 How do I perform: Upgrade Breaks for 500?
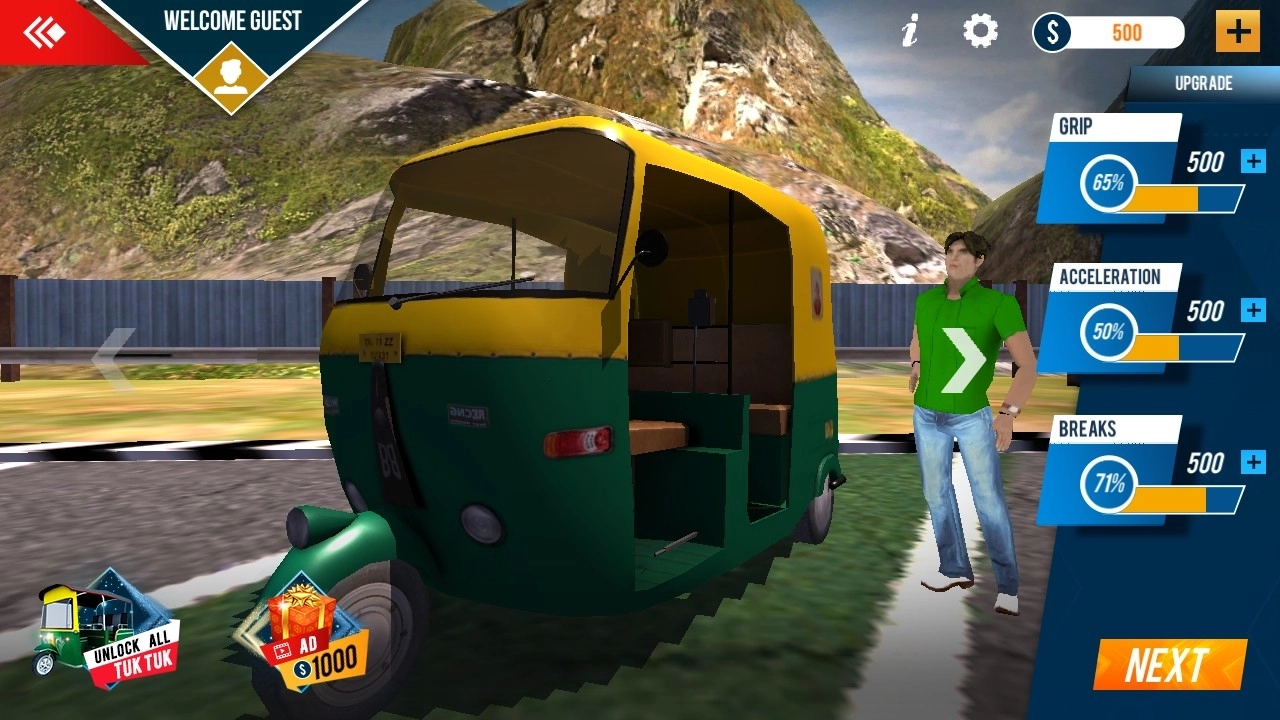tap(1253, 462)
